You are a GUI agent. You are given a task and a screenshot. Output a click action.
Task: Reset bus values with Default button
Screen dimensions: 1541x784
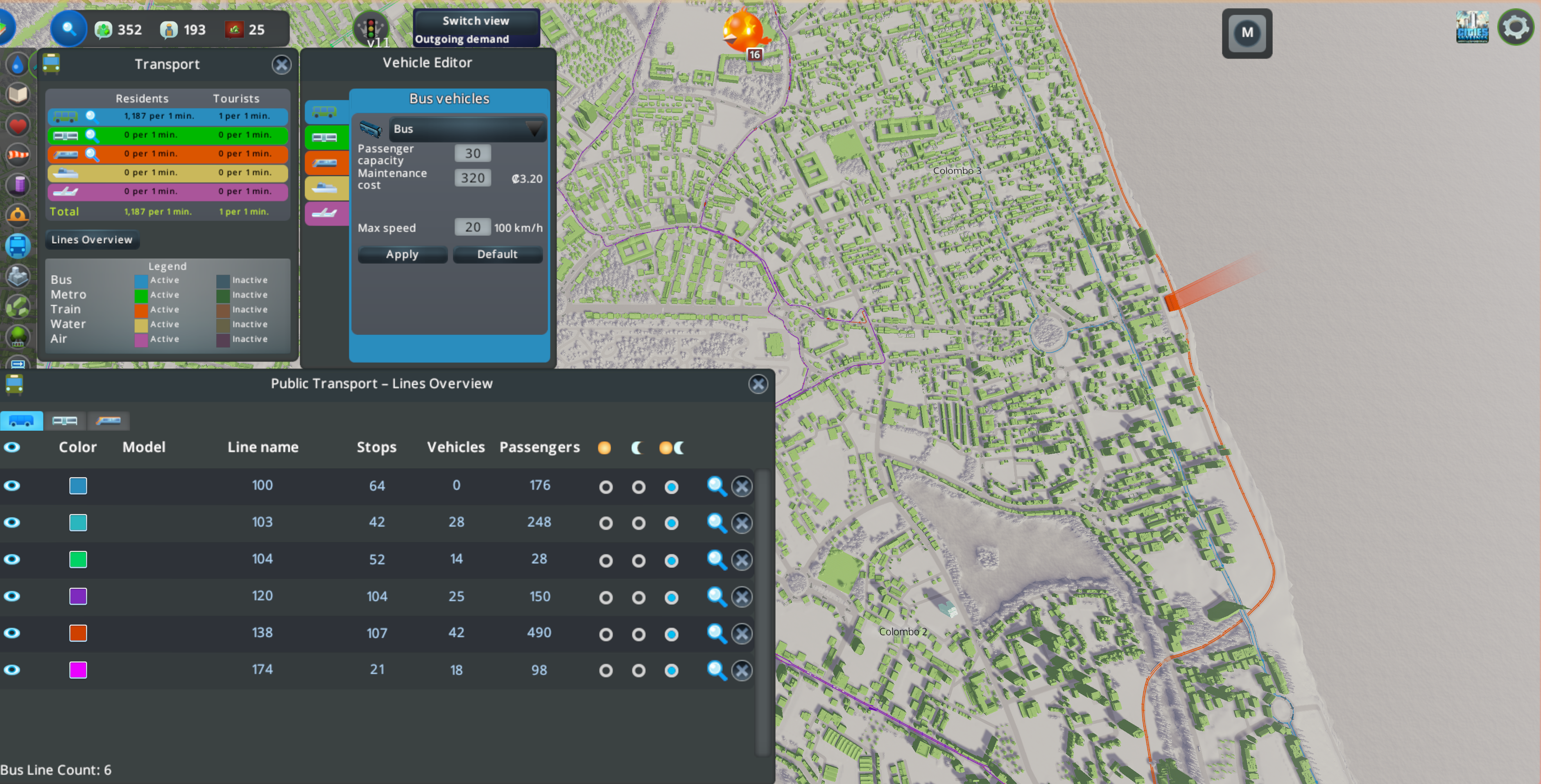(x=497, y=254)
